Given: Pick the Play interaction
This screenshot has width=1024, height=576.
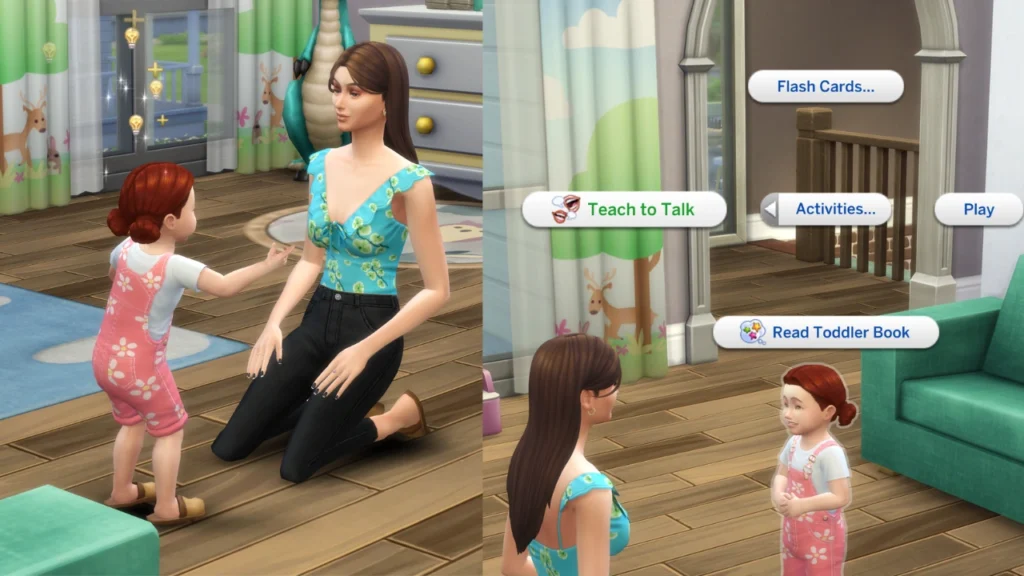Looking at the screenshot, I should click(978, 209).
